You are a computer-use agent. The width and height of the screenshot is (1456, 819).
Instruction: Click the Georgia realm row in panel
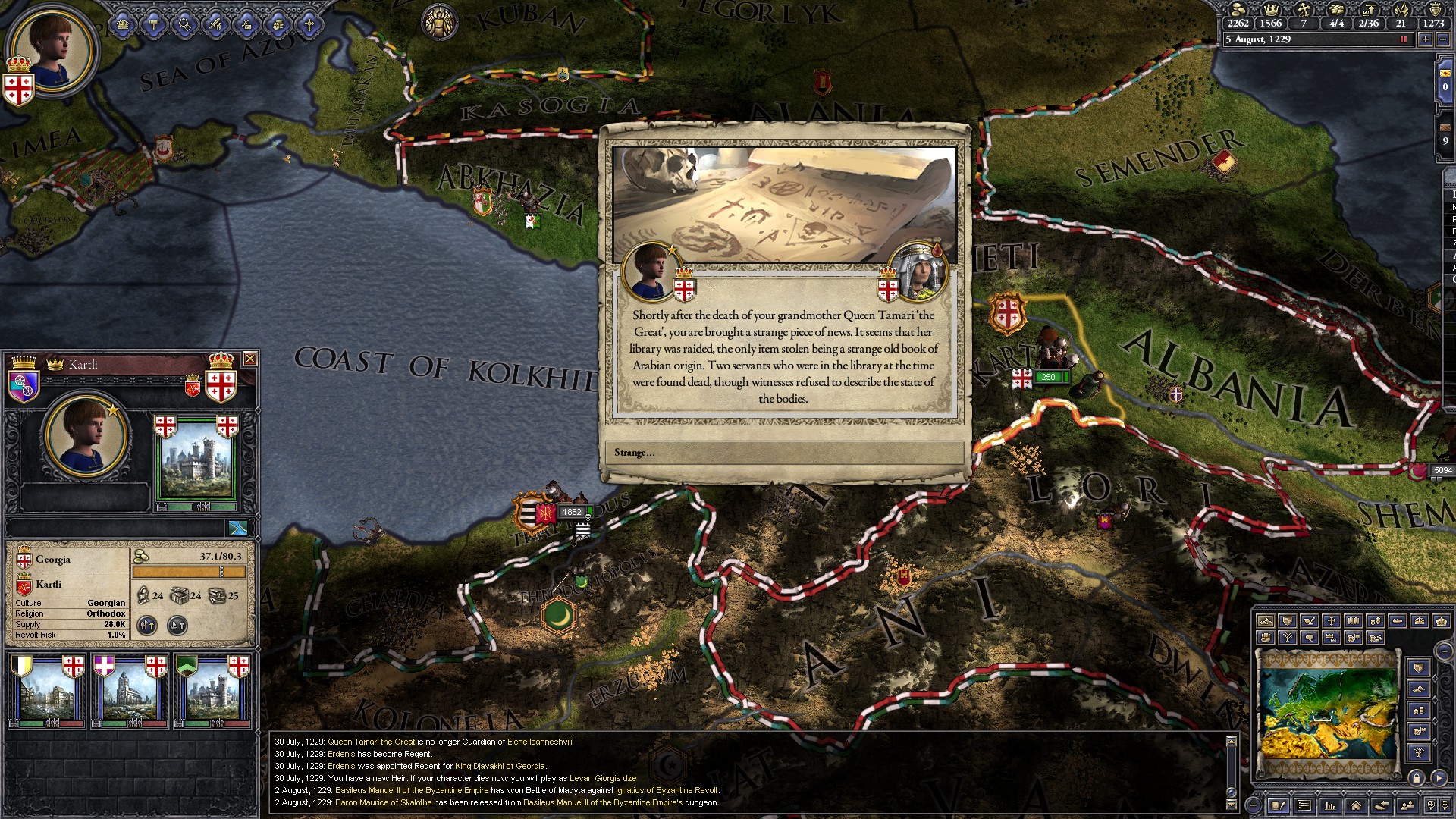pyautogui.click(x=68, y=560)
